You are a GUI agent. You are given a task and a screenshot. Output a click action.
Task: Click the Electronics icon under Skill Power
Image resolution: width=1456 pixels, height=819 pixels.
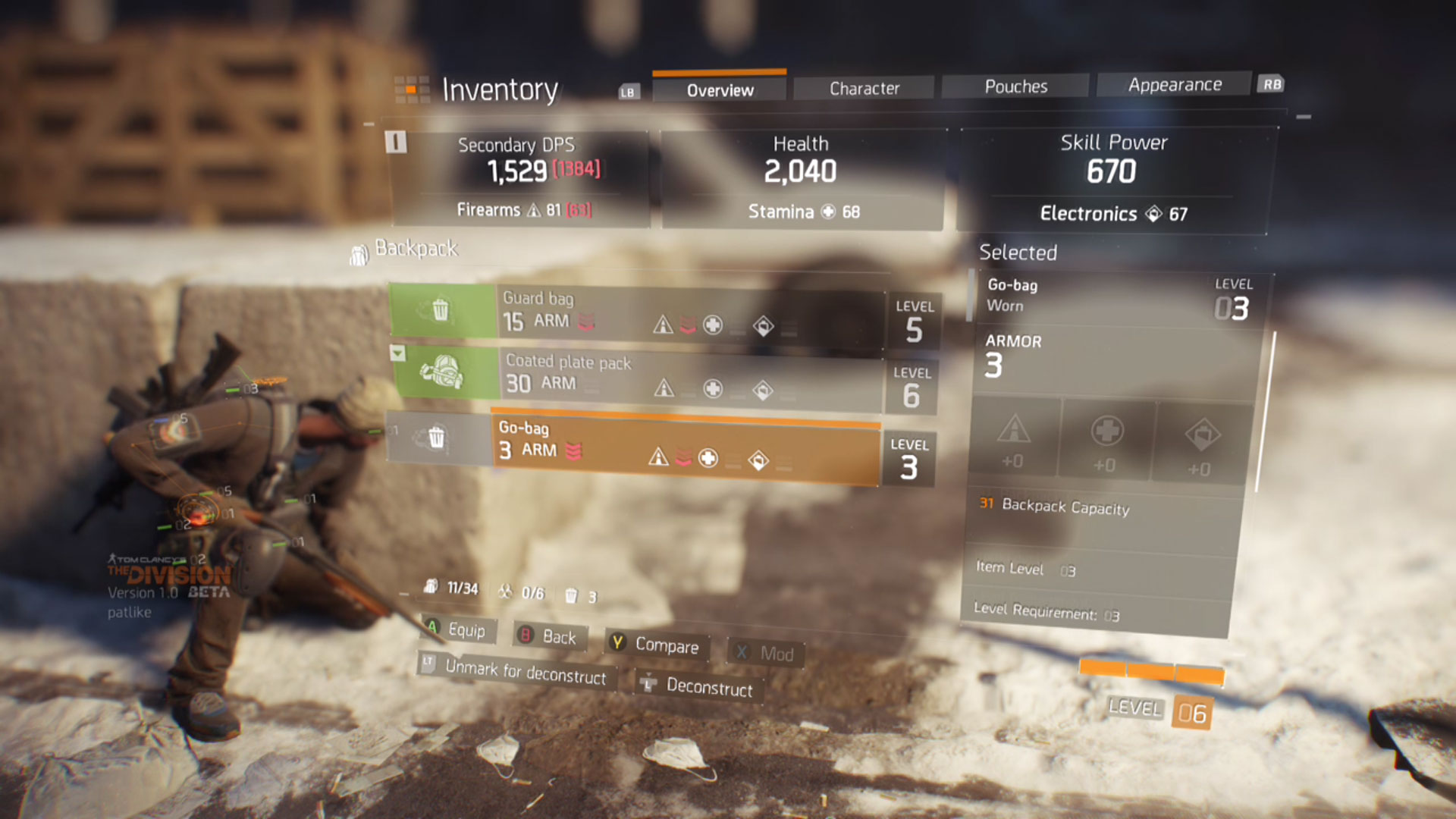(1156, 214)
